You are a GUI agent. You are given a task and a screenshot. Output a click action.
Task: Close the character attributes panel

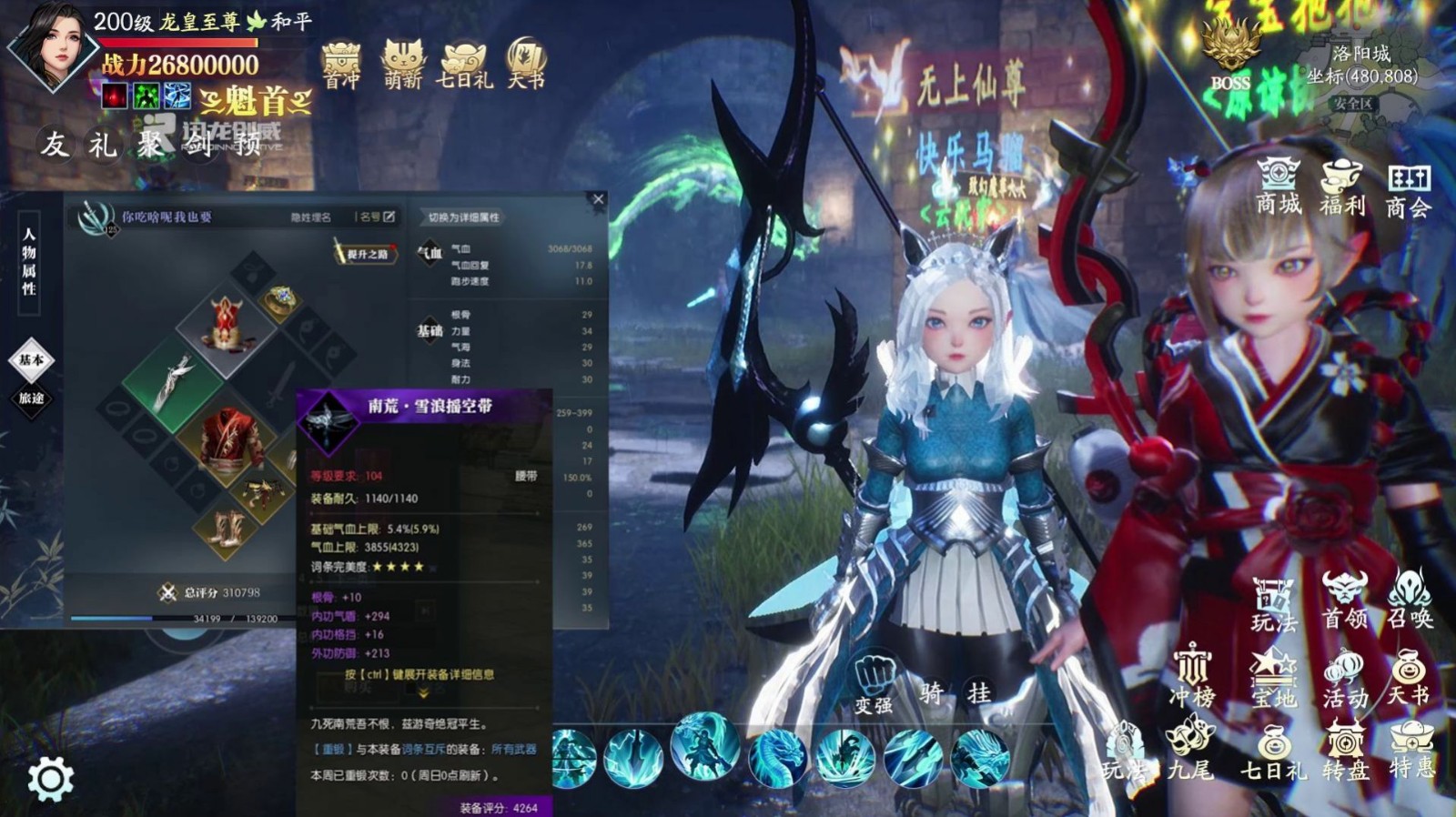598,199
